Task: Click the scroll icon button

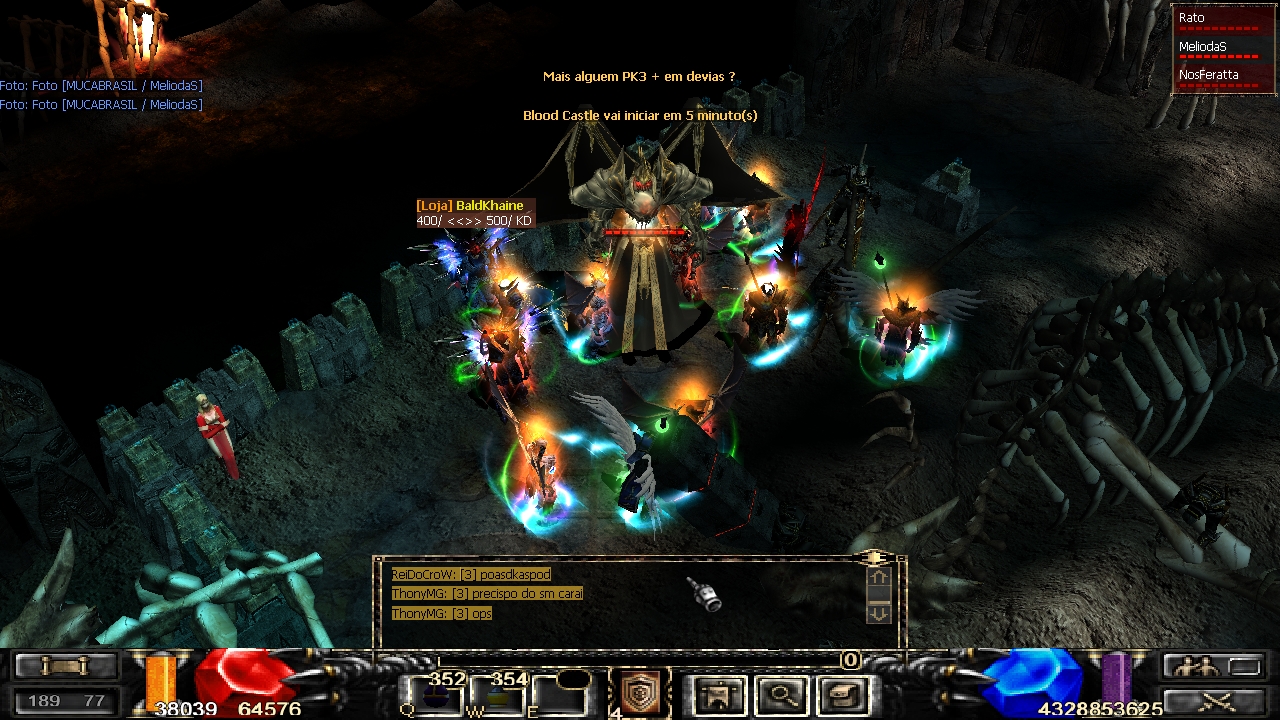Action: point(65,666)
